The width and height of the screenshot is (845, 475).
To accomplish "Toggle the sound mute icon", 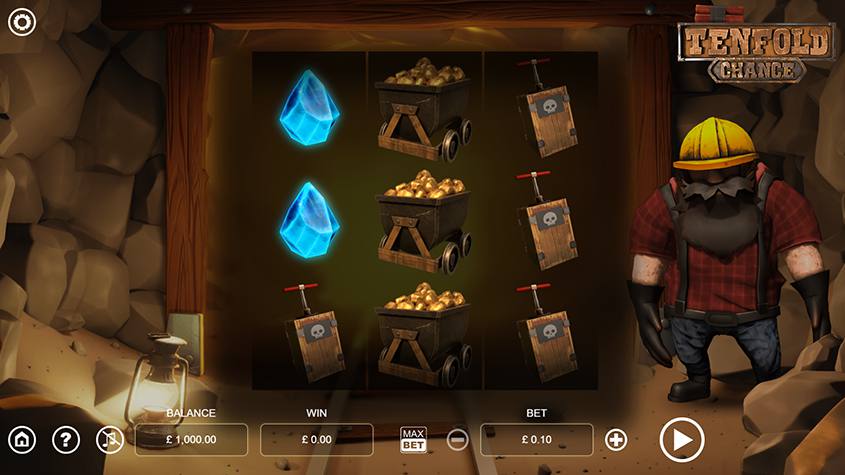I will click(x=109, y=439).
